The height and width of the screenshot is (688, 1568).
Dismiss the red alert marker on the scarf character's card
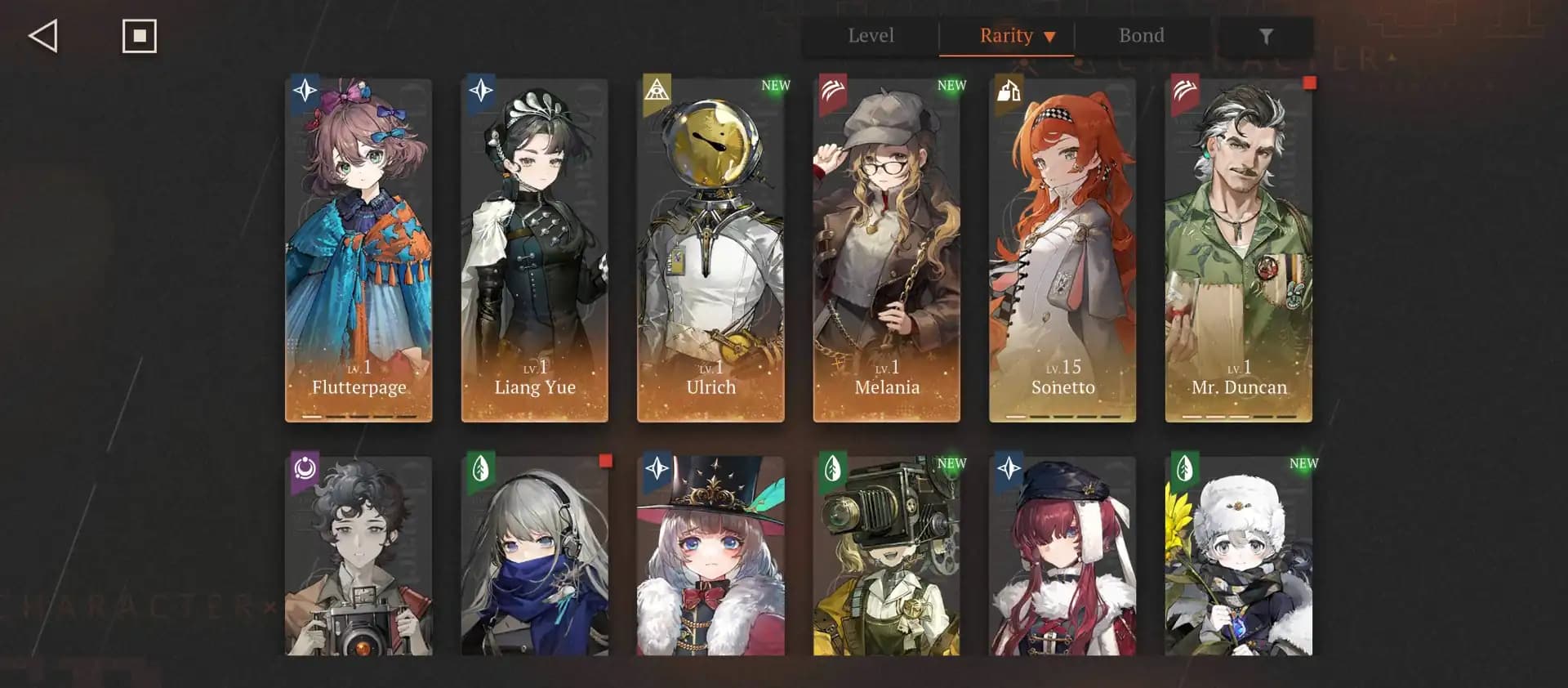pyautogui.click(x=605, y=462)
